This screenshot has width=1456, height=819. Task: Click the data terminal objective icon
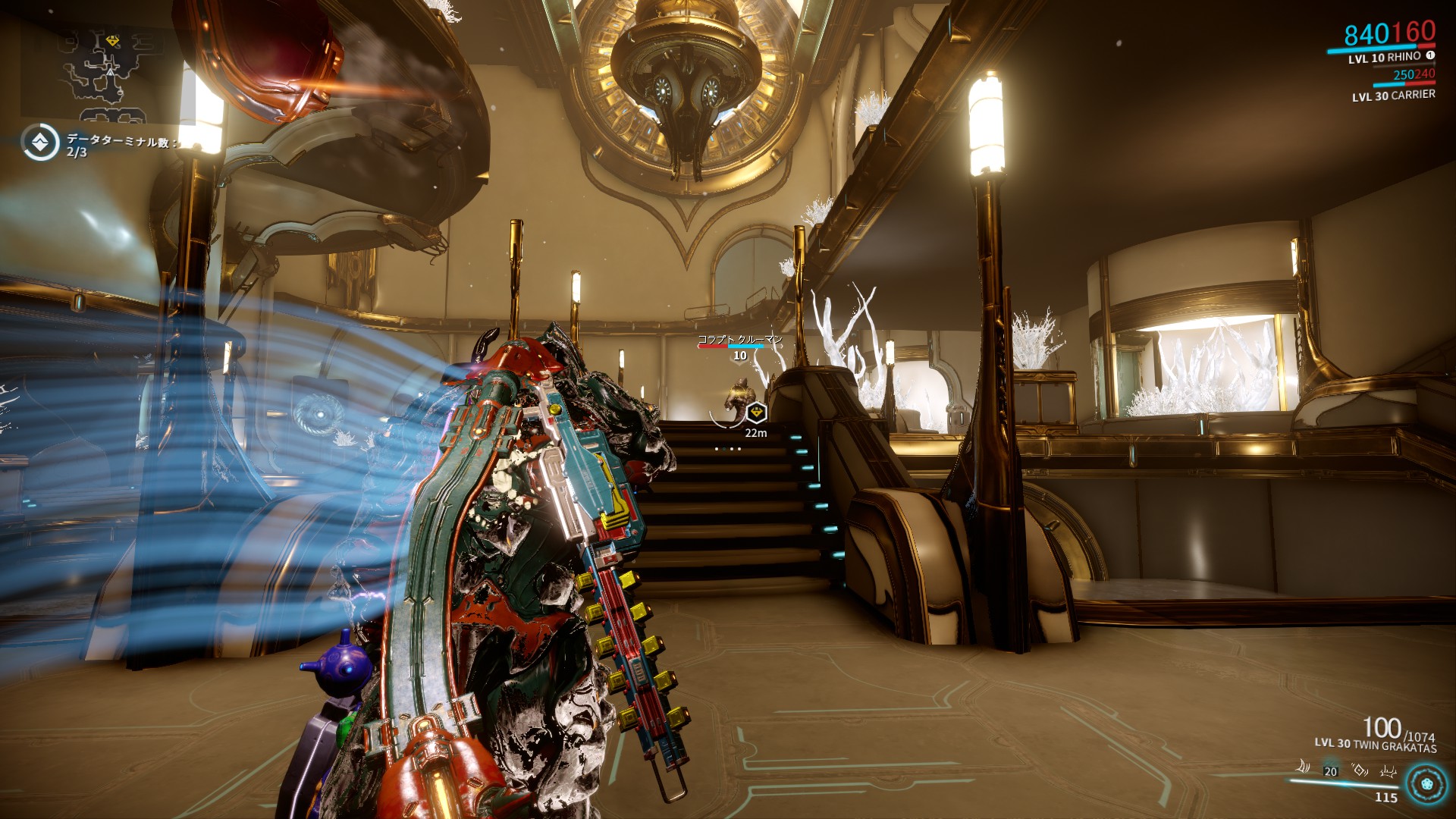42,142
